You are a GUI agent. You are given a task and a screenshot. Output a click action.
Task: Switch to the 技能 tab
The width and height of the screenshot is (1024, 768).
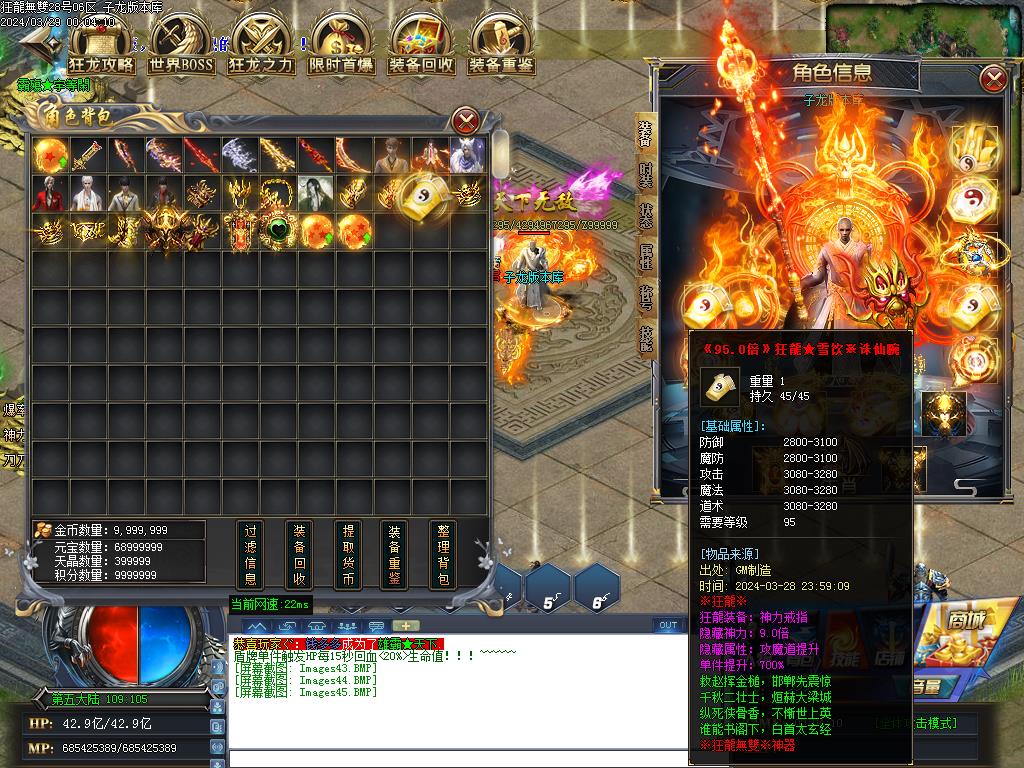tap(646, 340)
